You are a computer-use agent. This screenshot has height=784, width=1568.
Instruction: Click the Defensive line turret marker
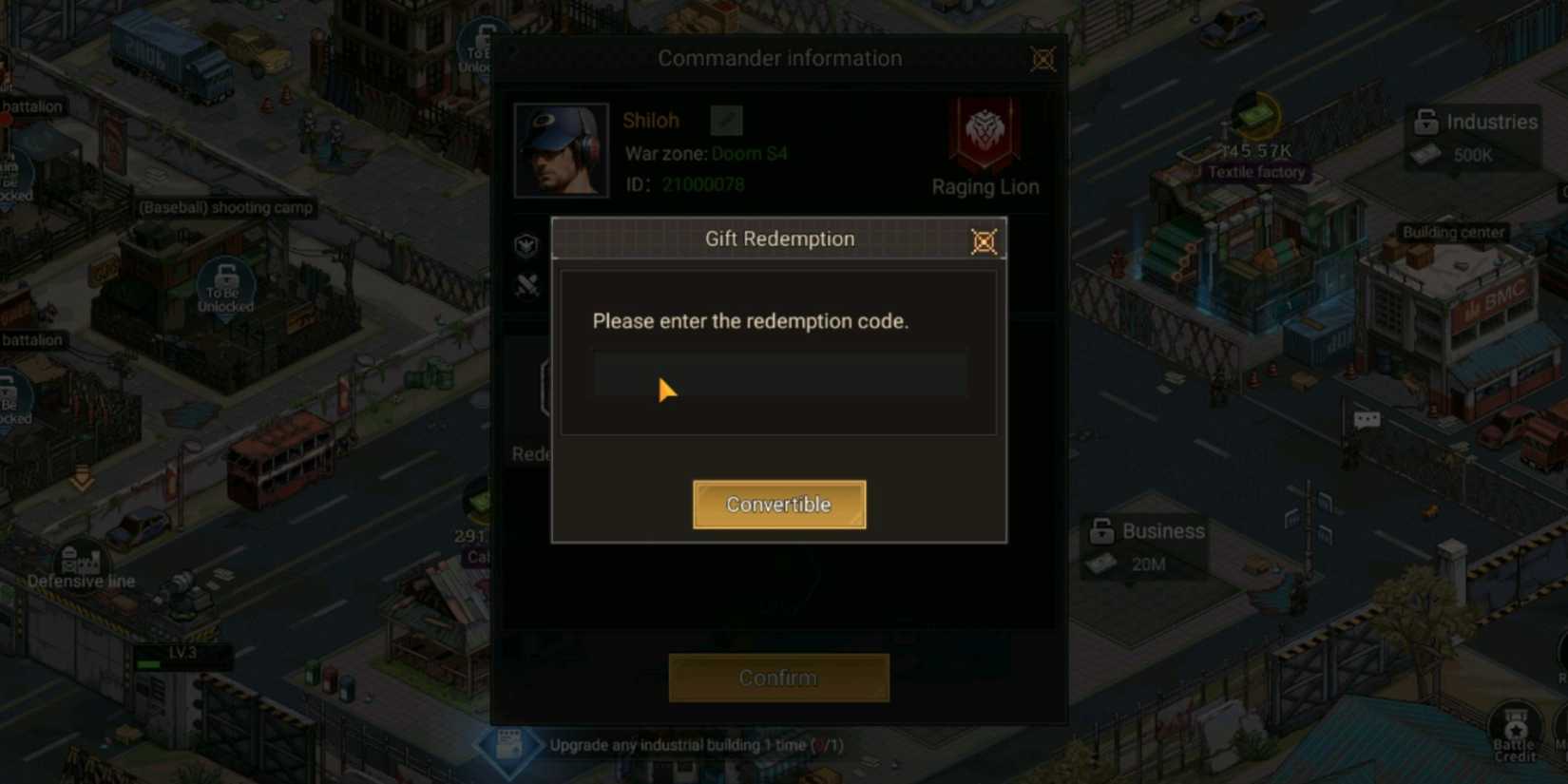tap(81, 557)
